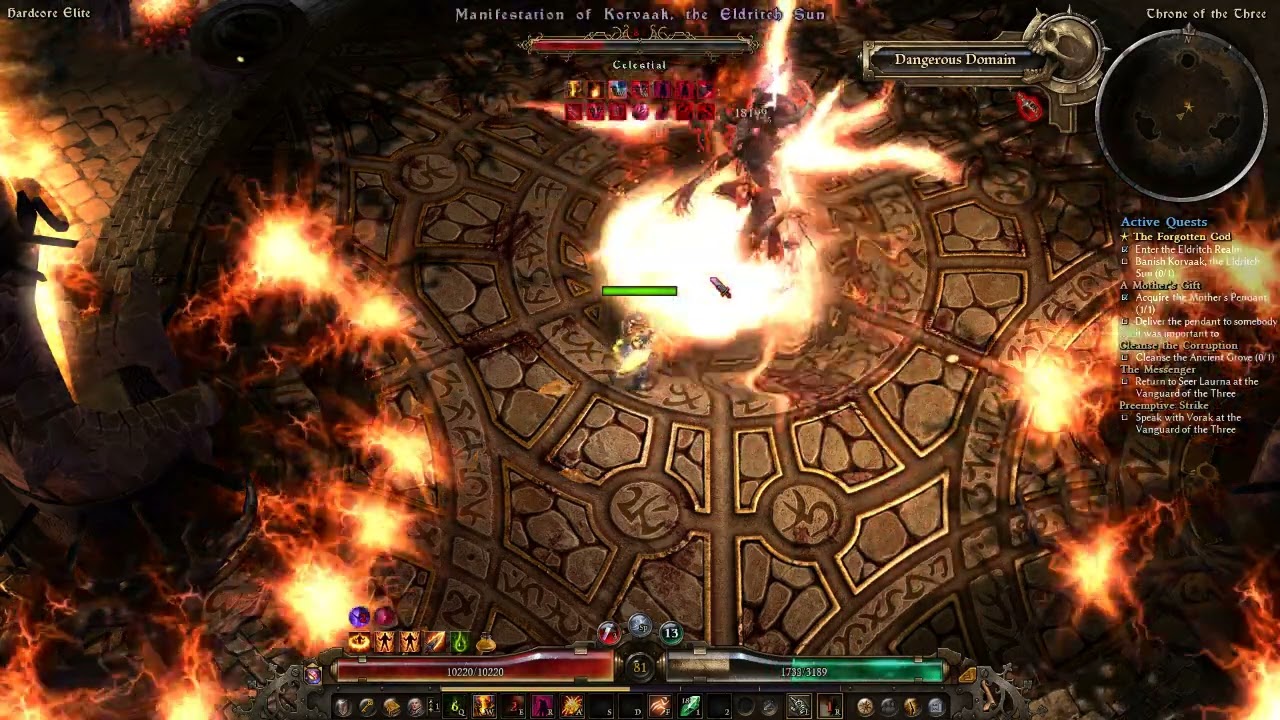Select the left mouse button skill slot

tap(799, 707)
